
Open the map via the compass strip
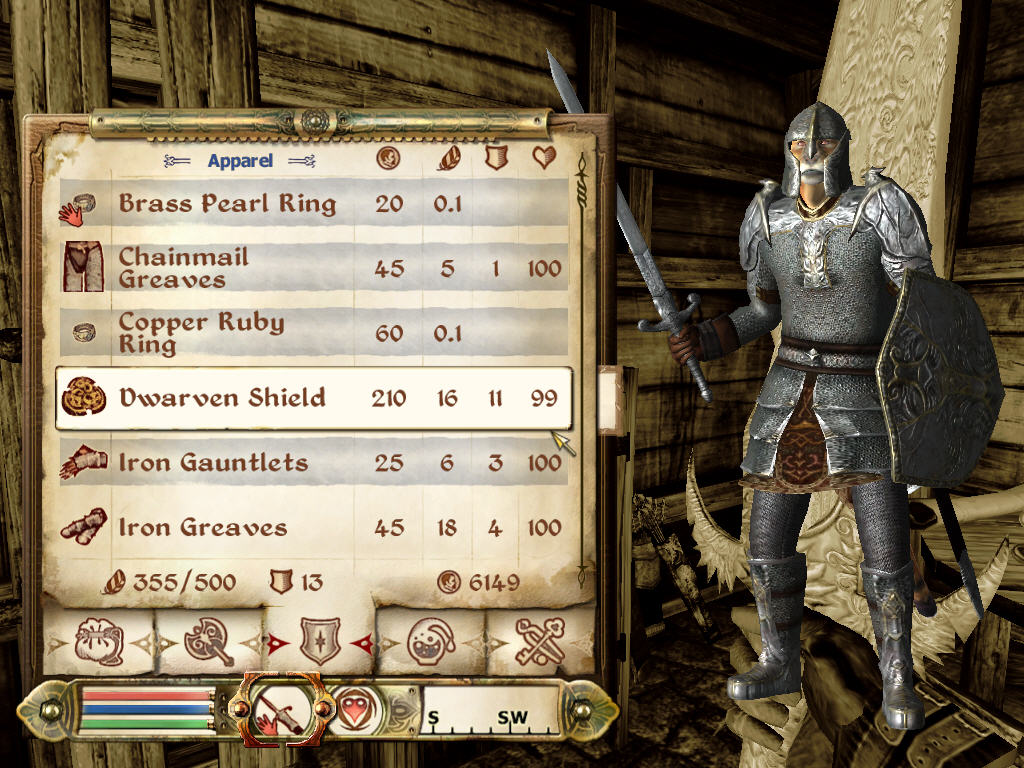point(490,710)
